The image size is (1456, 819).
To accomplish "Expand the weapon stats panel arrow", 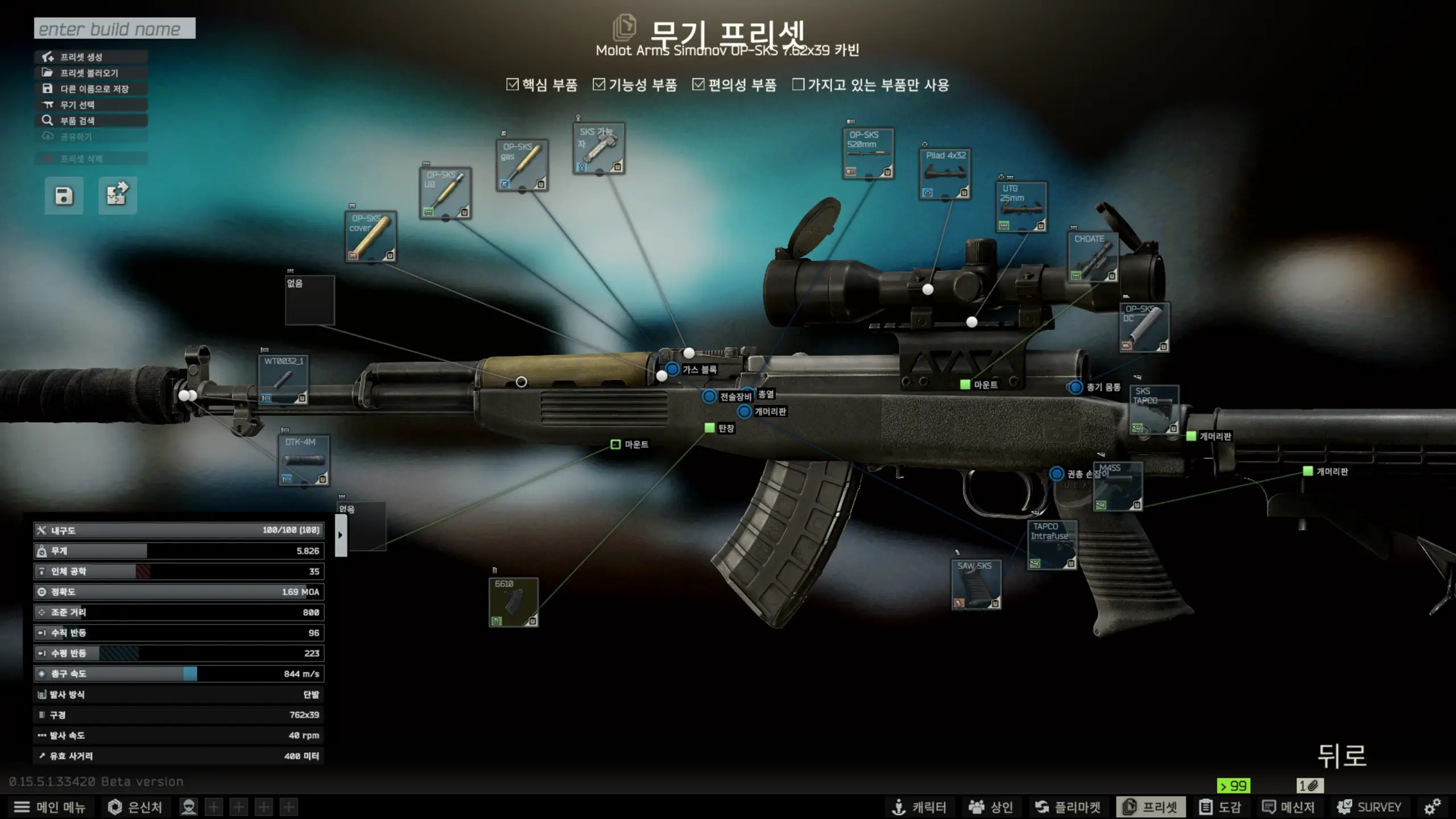I will pos(341,535).
